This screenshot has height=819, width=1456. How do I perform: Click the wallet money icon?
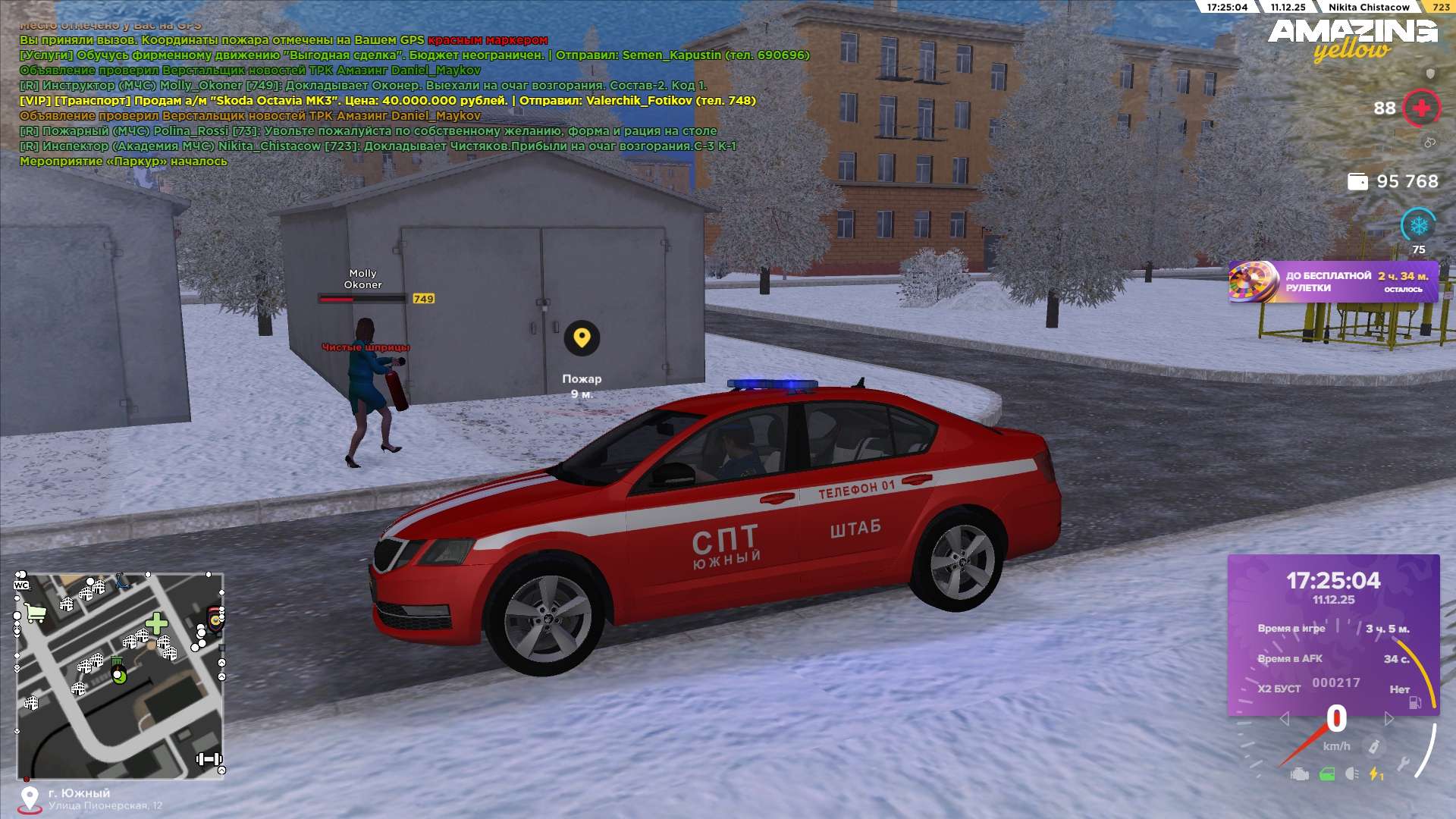tap(1357, 181)
